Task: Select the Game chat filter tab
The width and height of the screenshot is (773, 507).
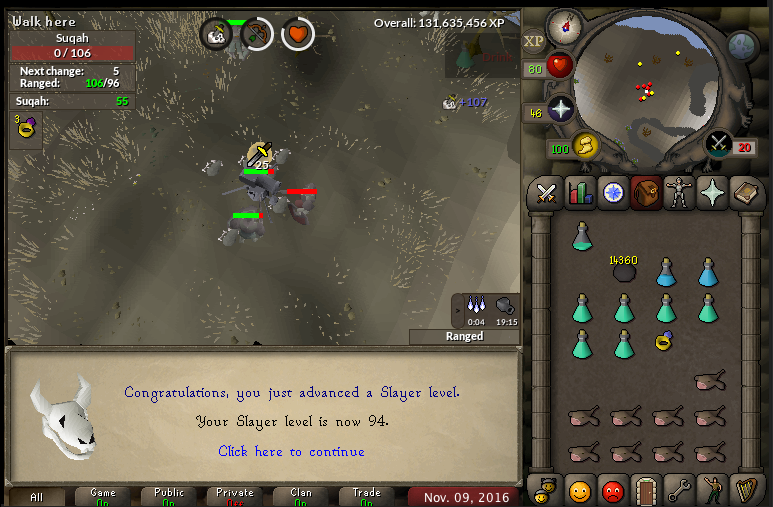Action: coord(103,496)
